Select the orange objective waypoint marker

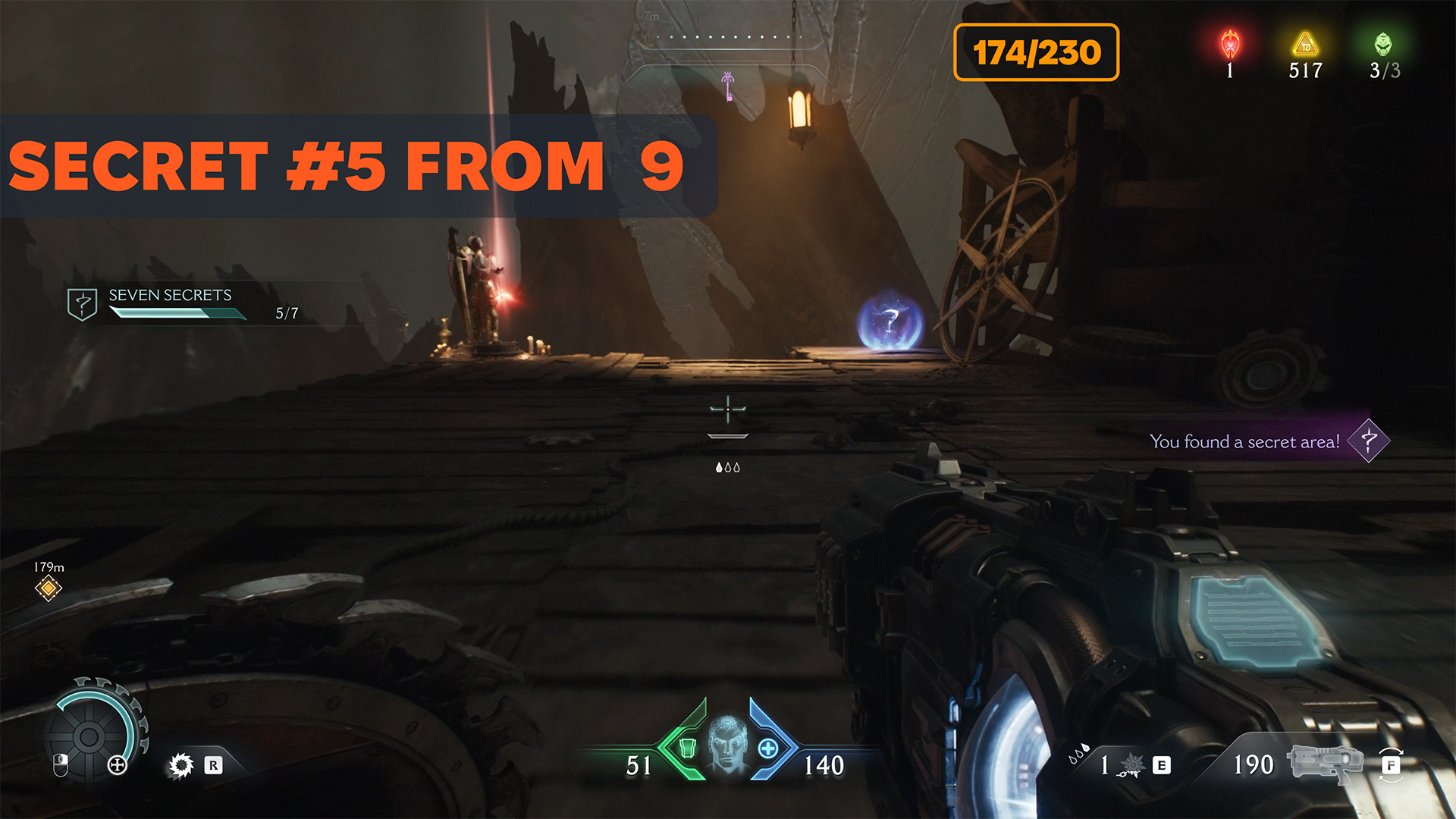coord(49,588)
